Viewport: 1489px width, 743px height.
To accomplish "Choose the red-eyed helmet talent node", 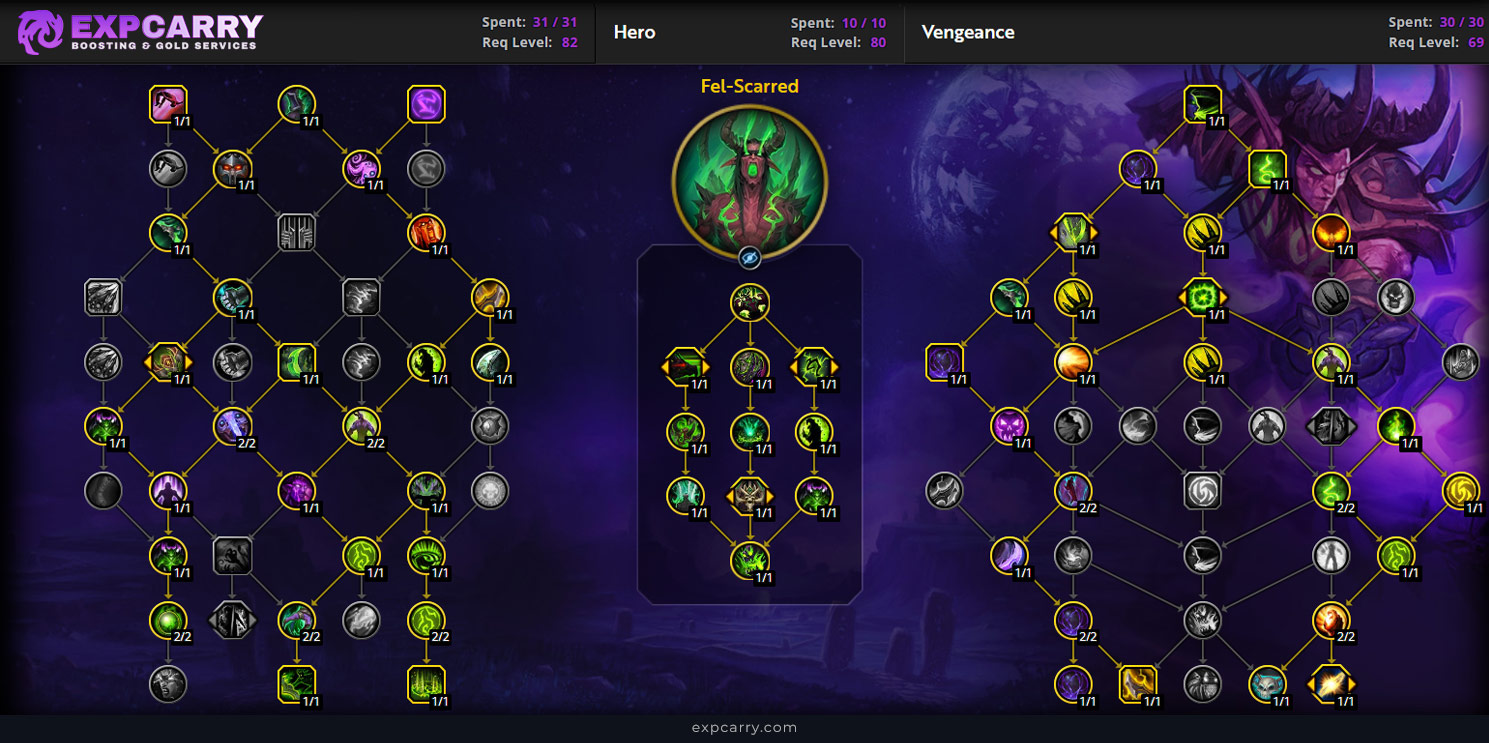I will coord(232,169).
